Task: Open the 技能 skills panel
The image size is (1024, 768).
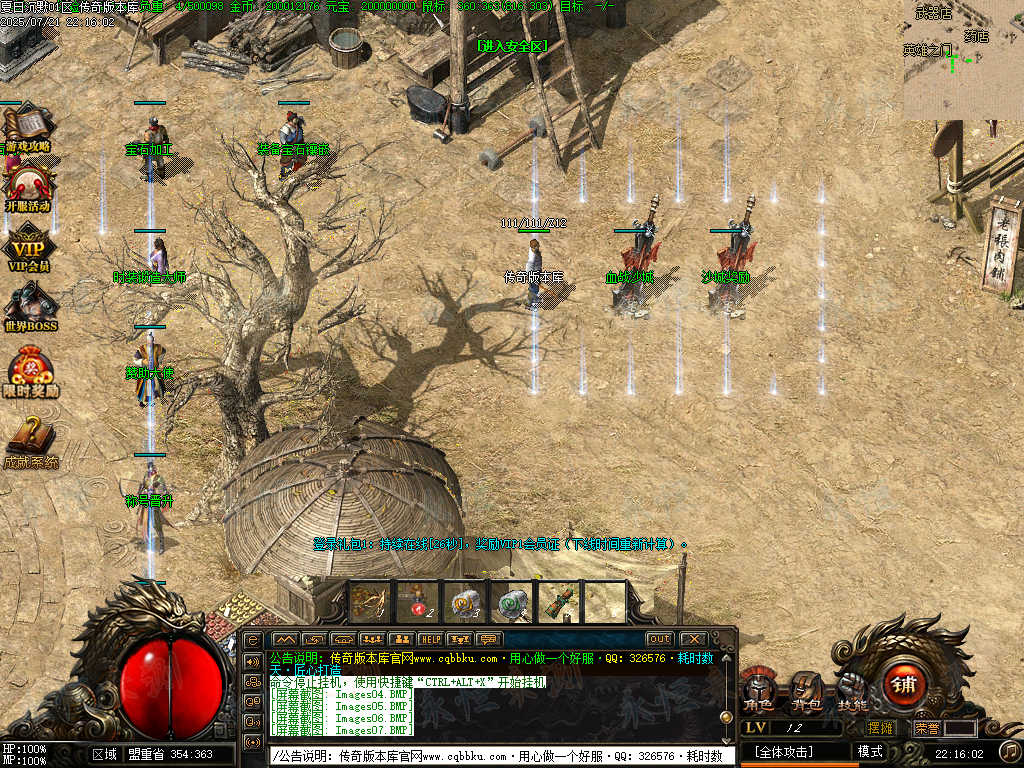Action: pos(852,688)
